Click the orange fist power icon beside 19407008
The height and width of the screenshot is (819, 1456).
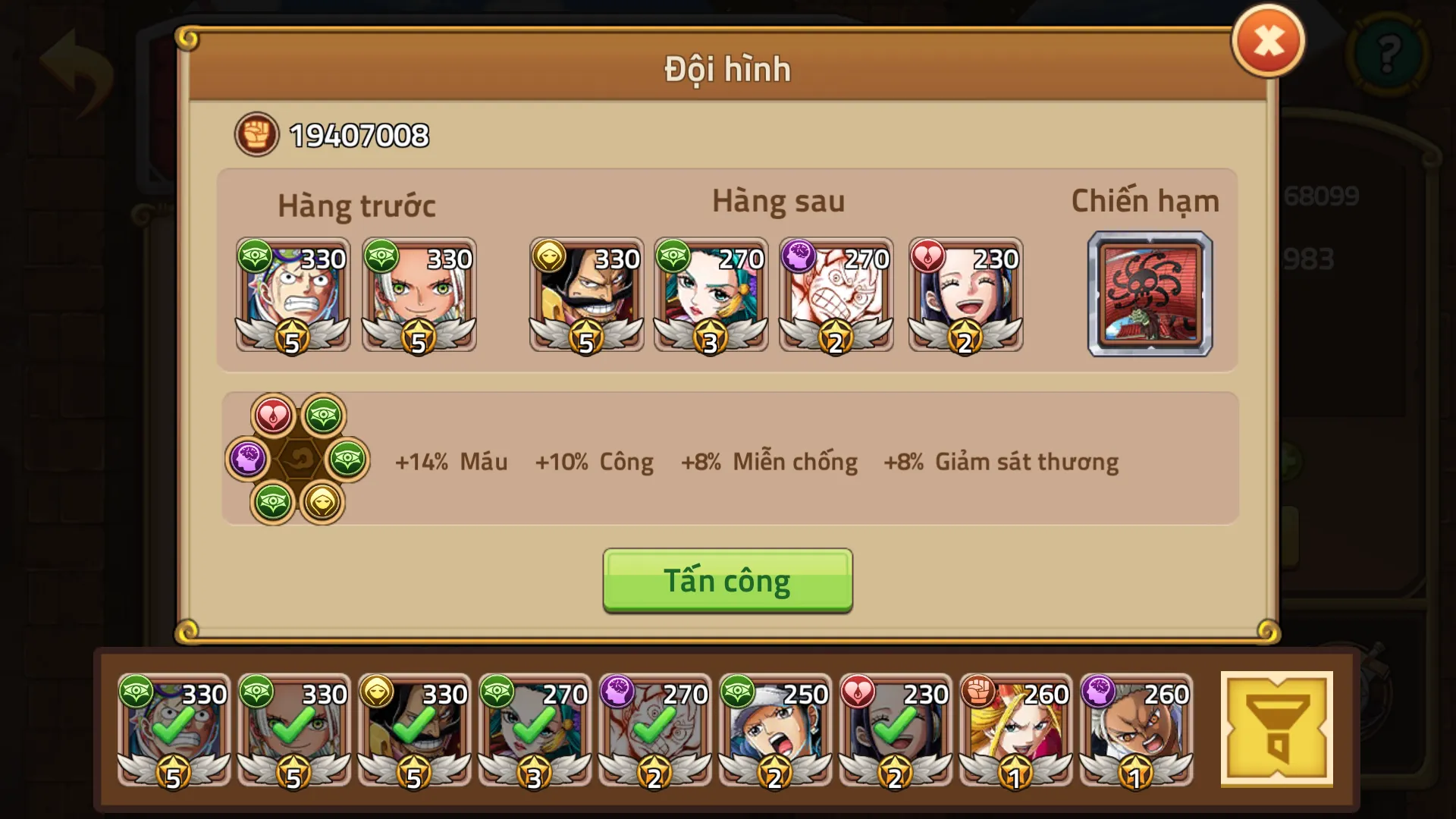pos(256,135)
